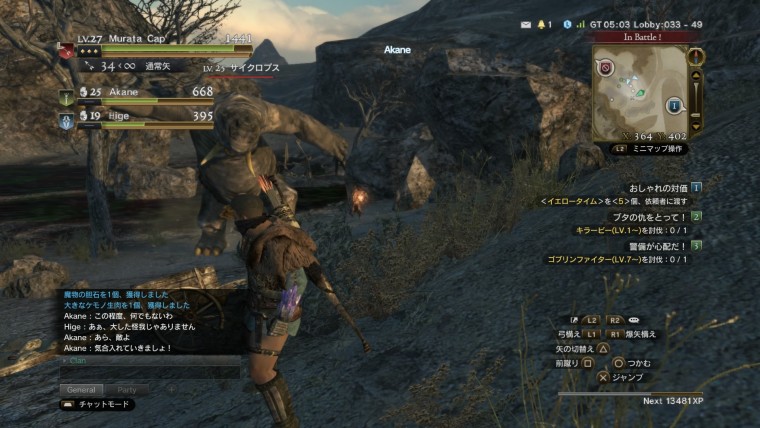Switch to the Party chat tab
The image size is (760, 428).
click(127, 389)
